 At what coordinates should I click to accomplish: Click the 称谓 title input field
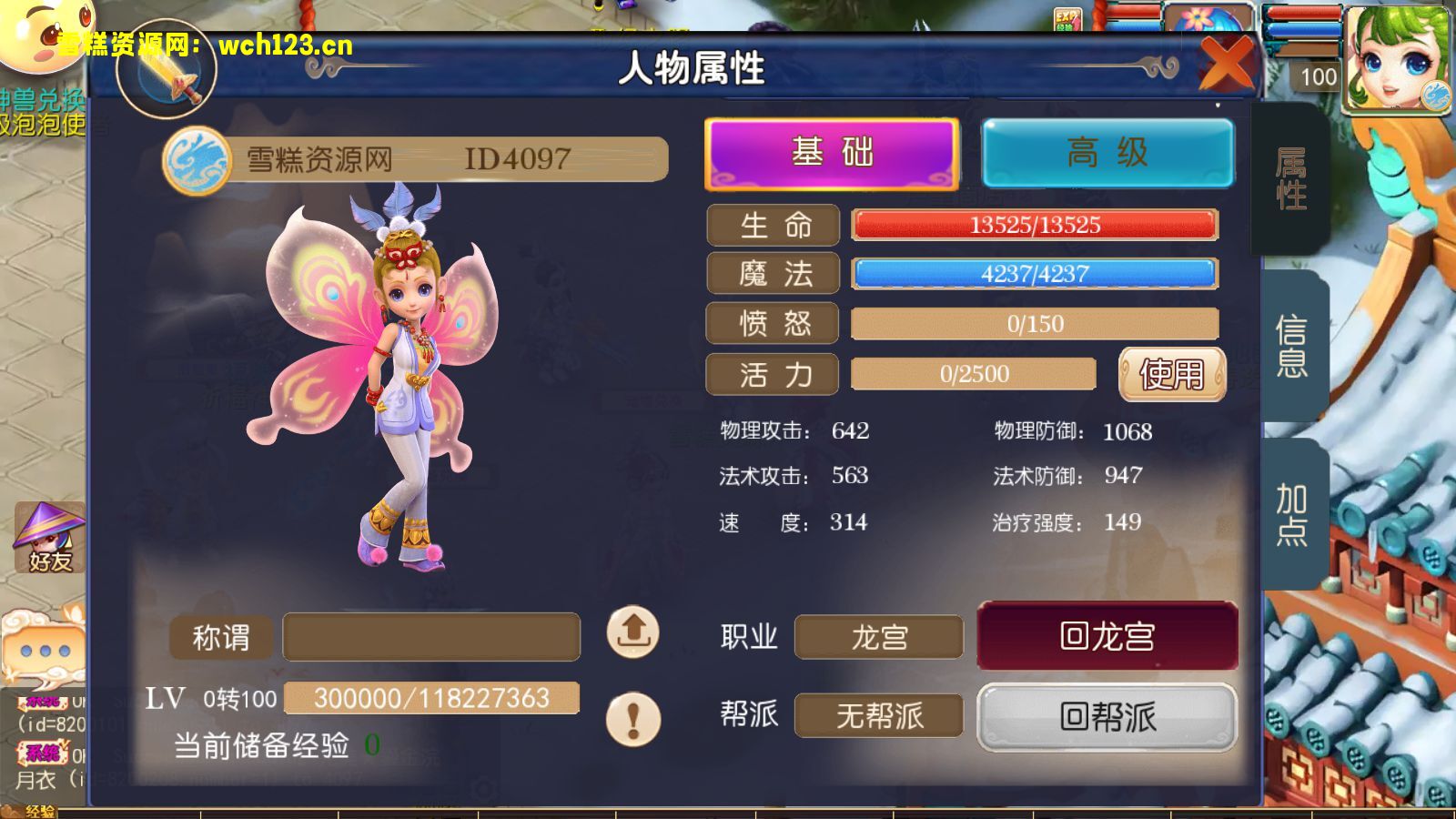tap(434, 635)
